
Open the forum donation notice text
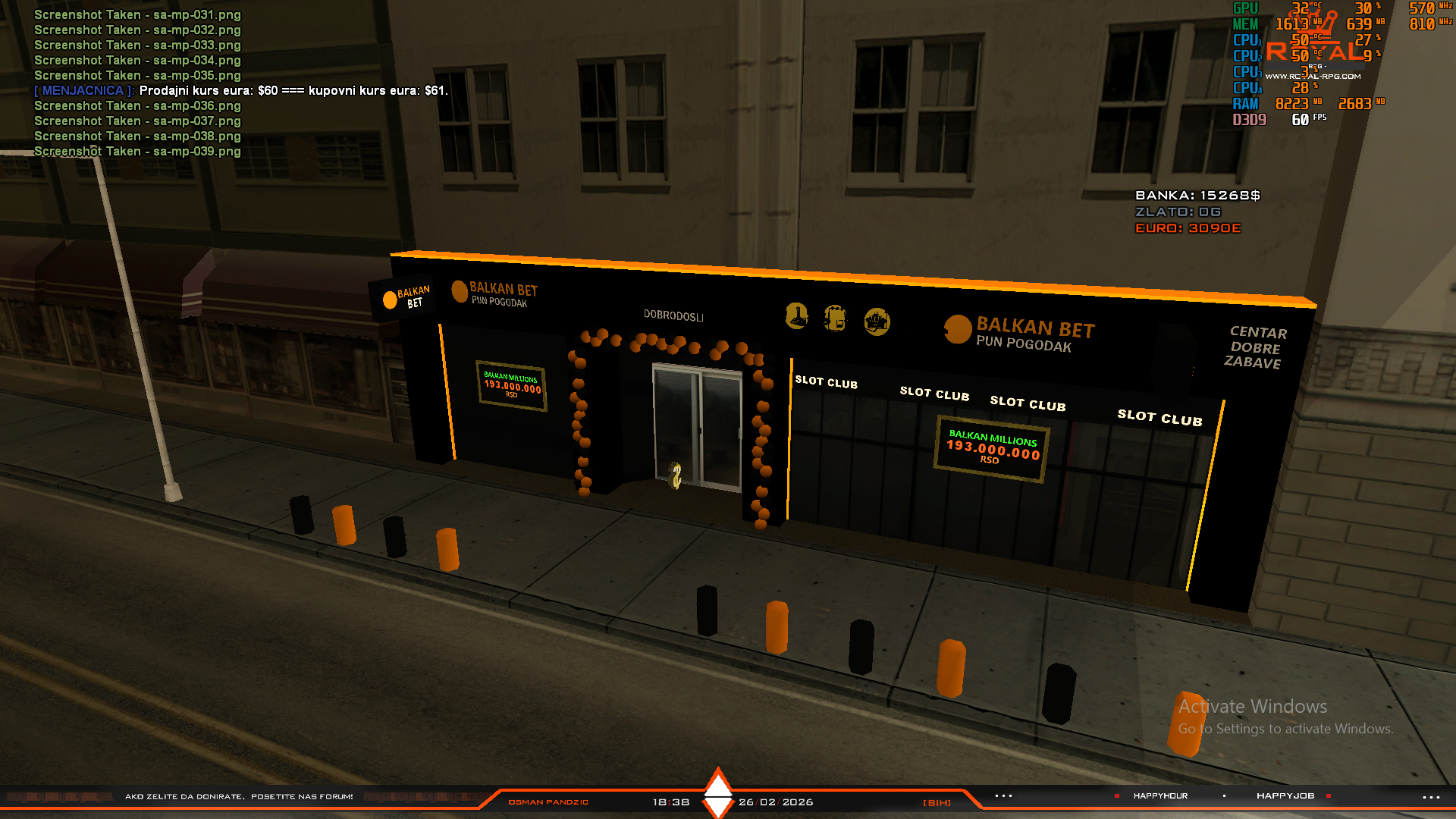click(x=239, y=797)
